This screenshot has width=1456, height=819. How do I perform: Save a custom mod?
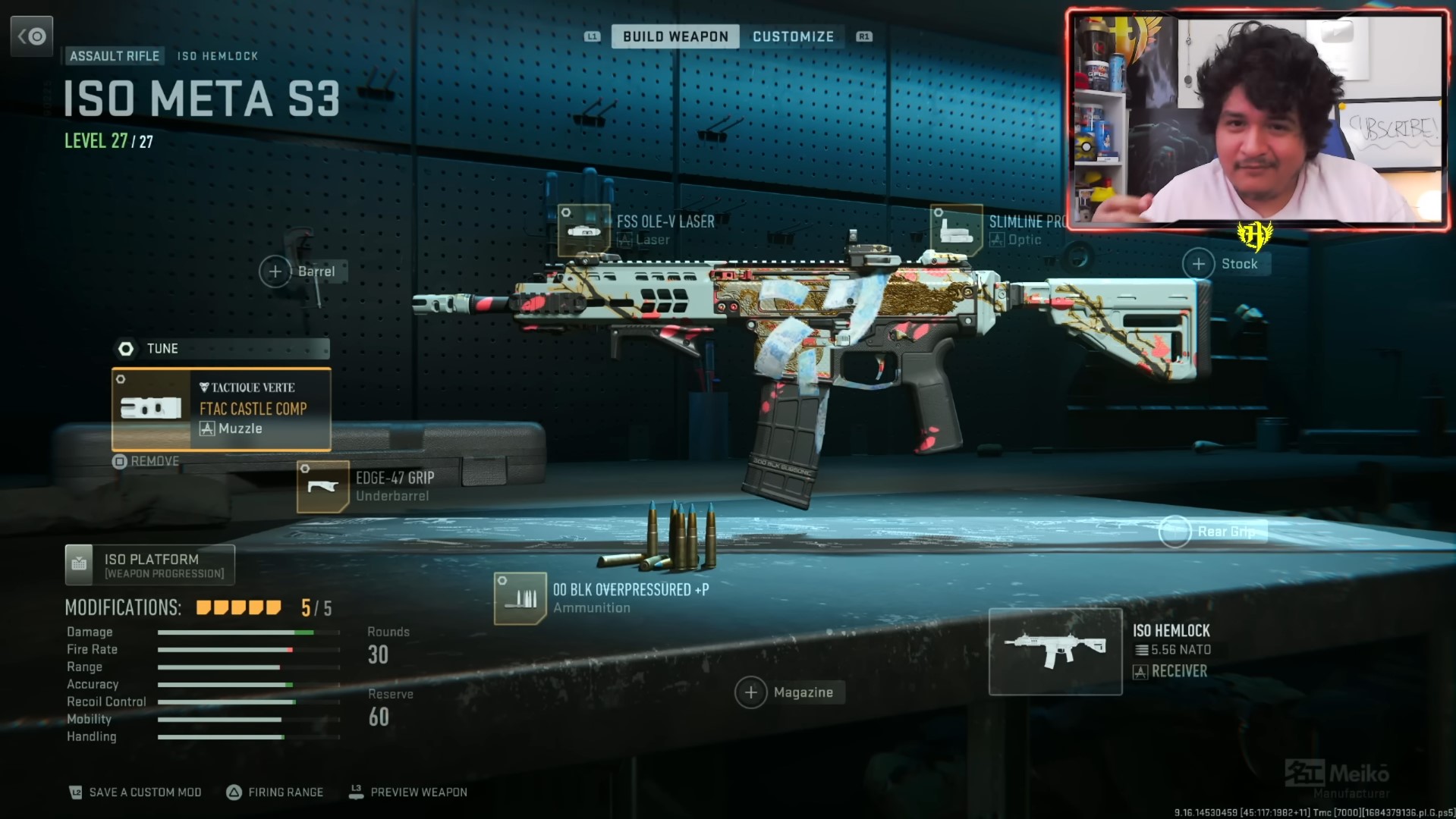tap(136, 792)
